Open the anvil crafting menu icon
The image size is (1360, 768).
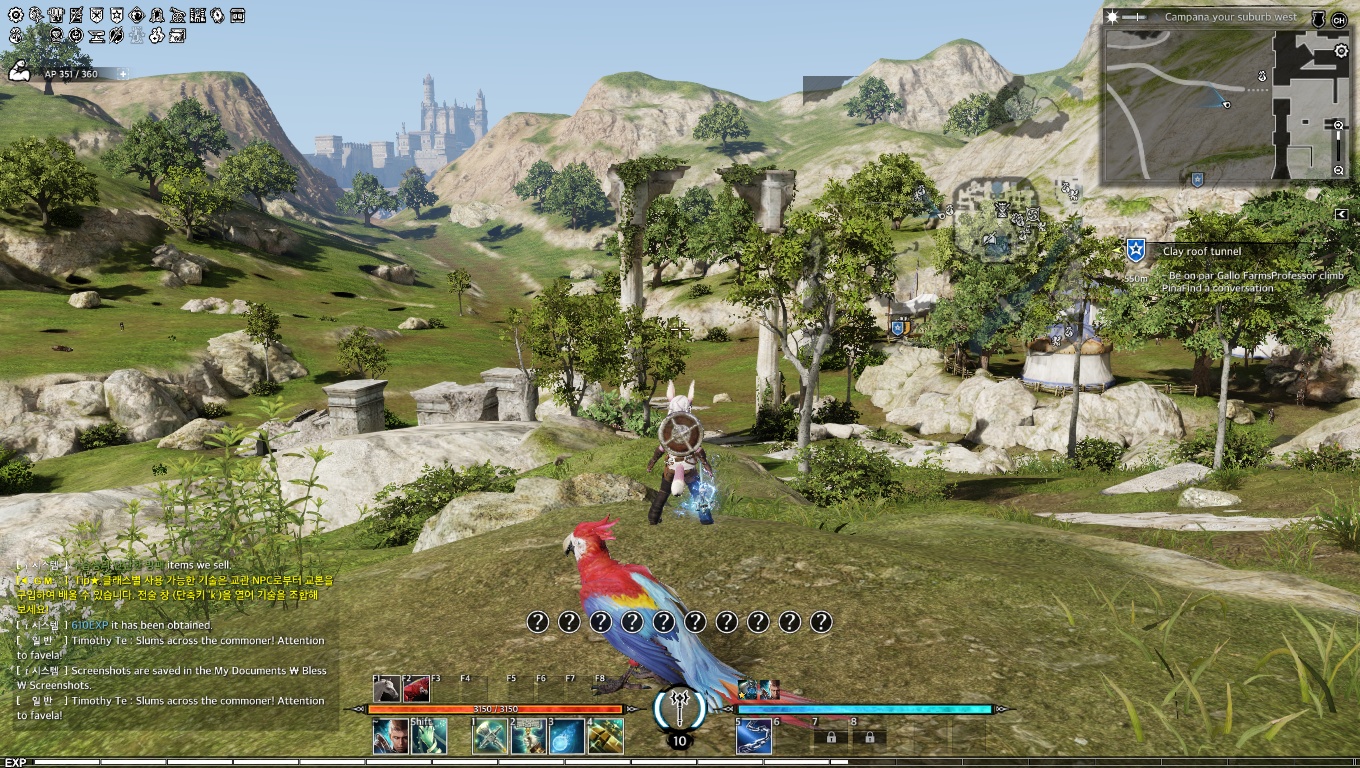(97, 36)
